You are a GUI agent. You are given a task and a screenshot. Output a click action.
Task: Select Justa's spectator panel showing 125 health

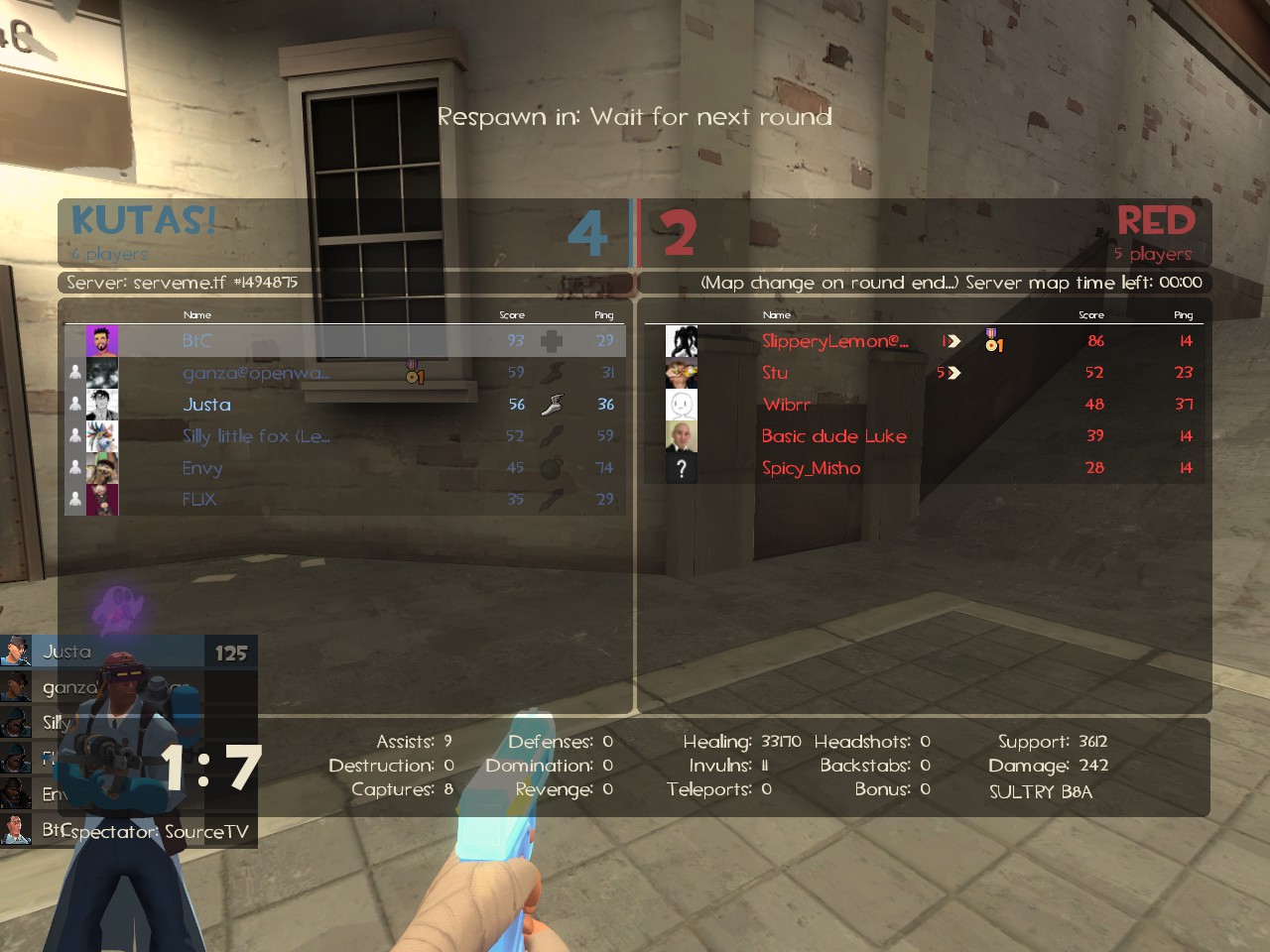pos(129,652)
